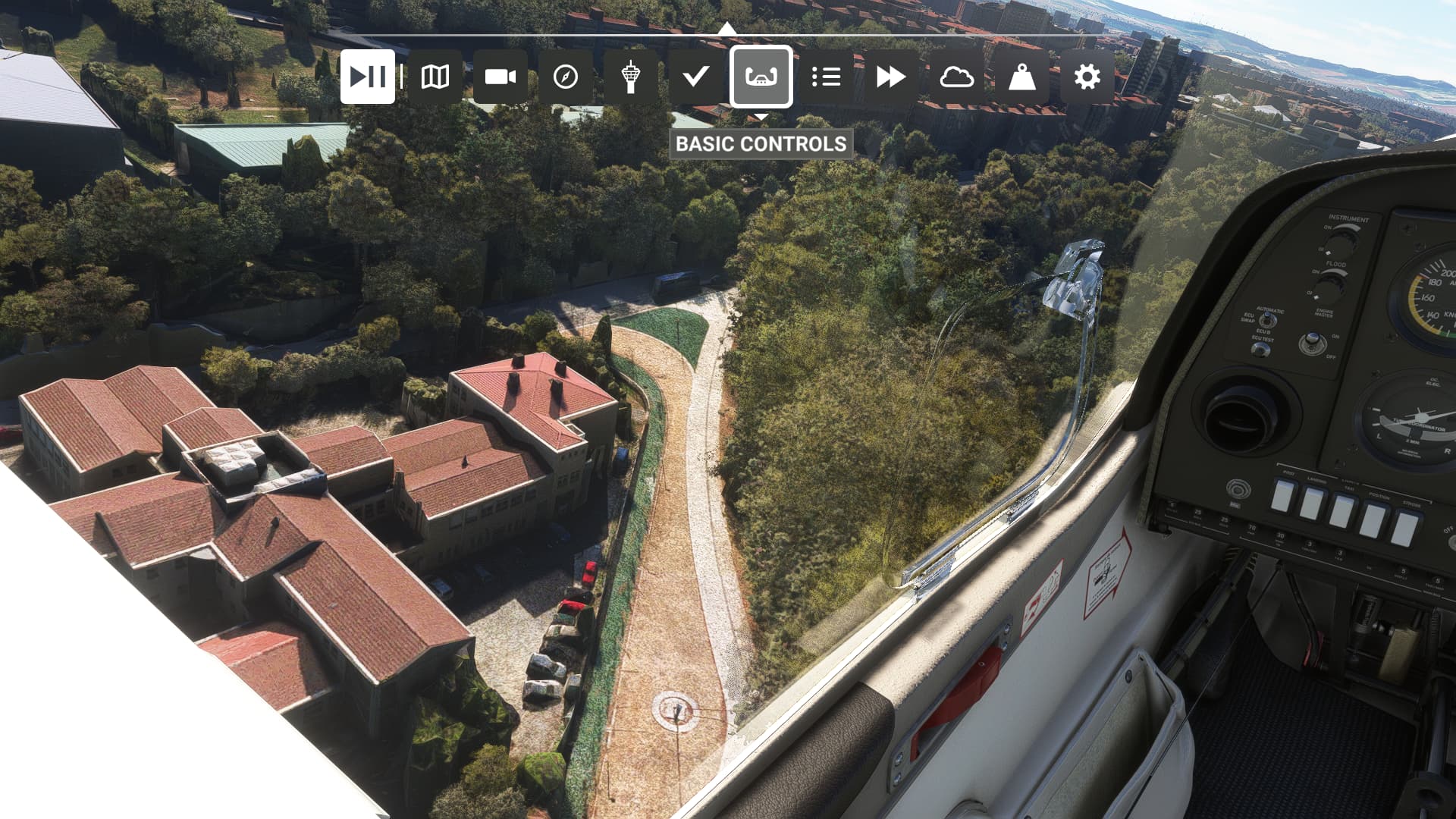Show the objectives list panel

826,77
